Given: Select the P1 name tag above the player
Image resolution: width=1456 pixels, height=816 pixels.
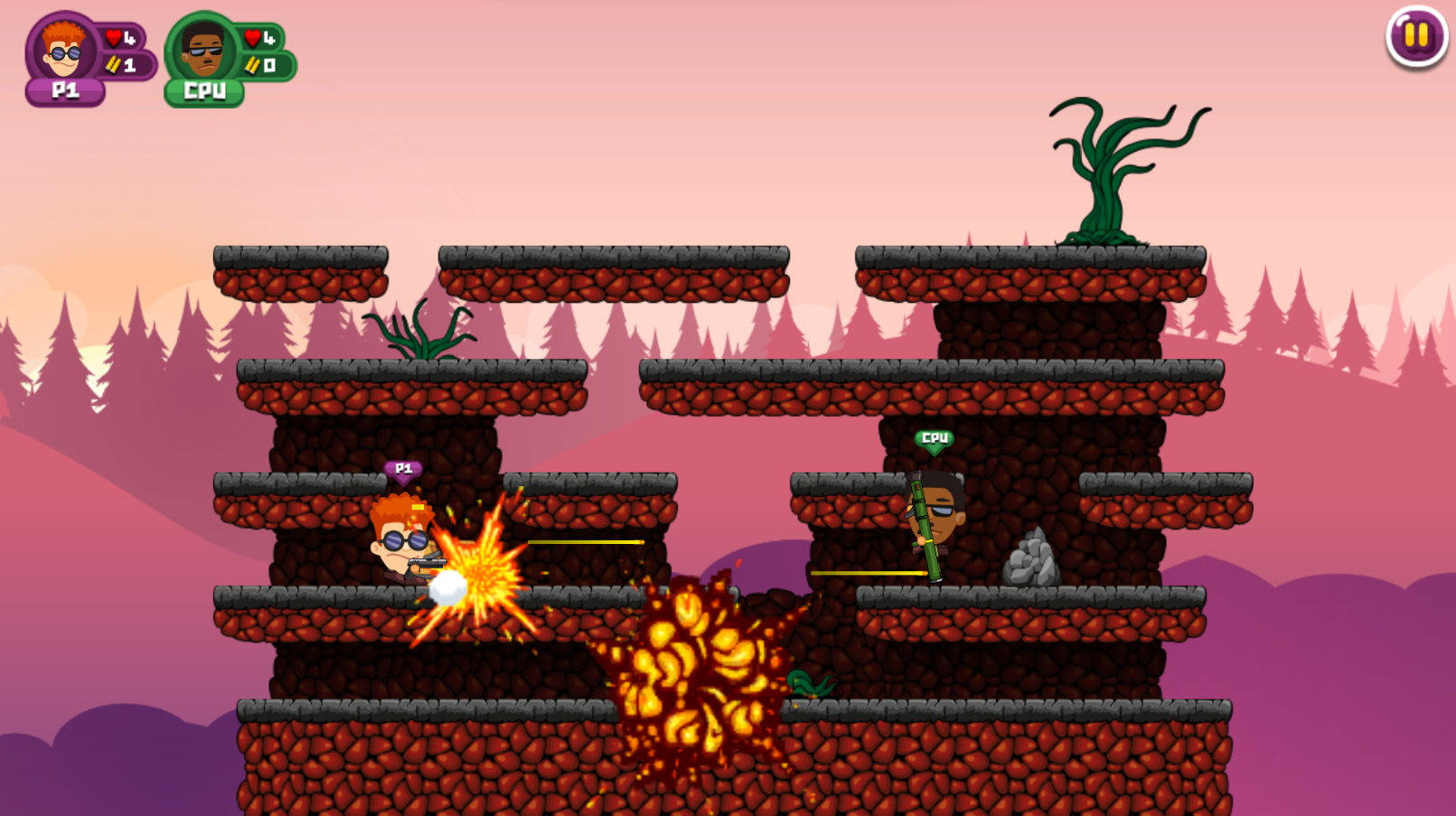Looking at the screenshot, I should [403, 469].
